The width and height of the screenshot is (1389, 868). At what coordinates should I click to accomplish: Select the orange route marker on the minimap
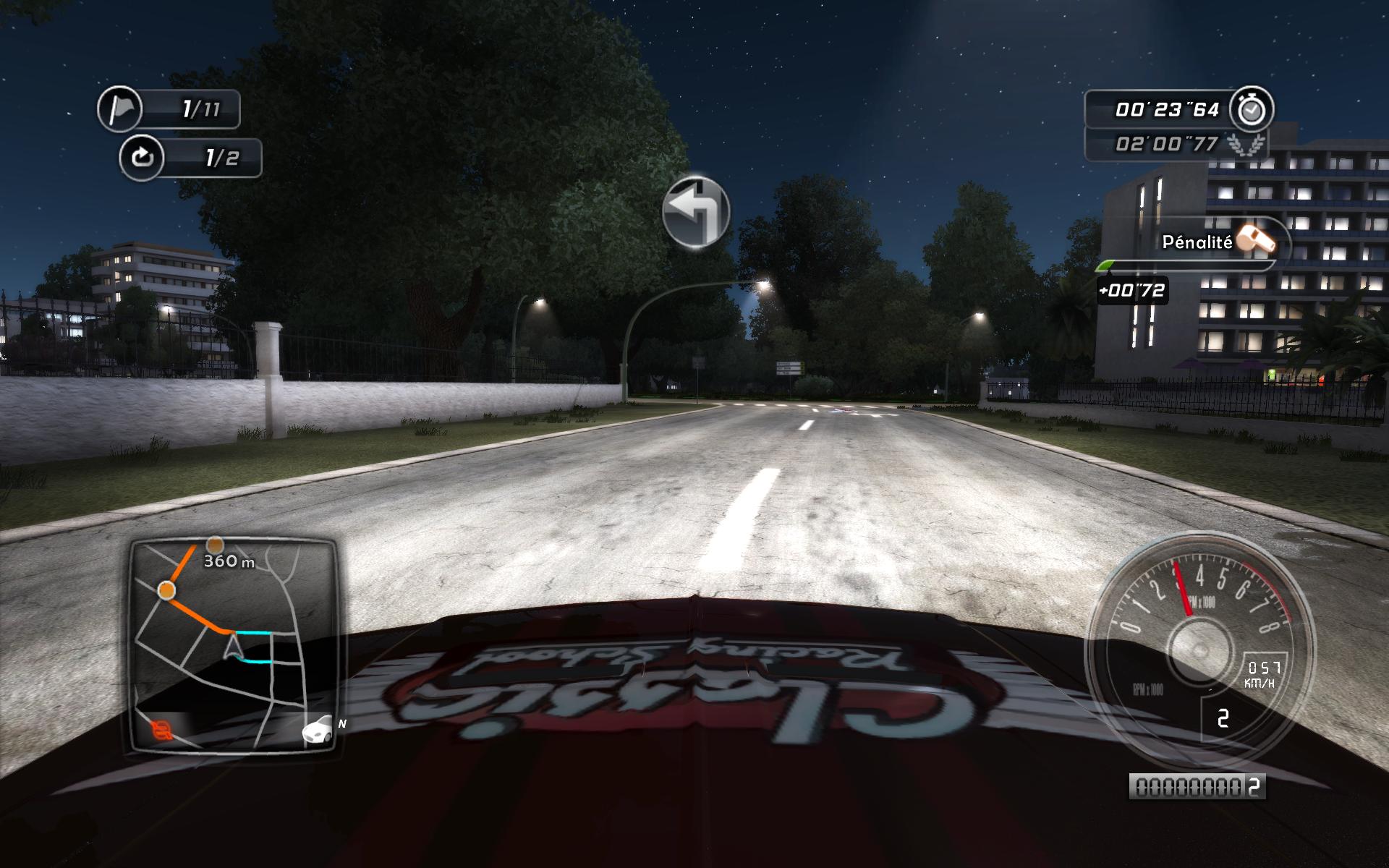point(165,590)
